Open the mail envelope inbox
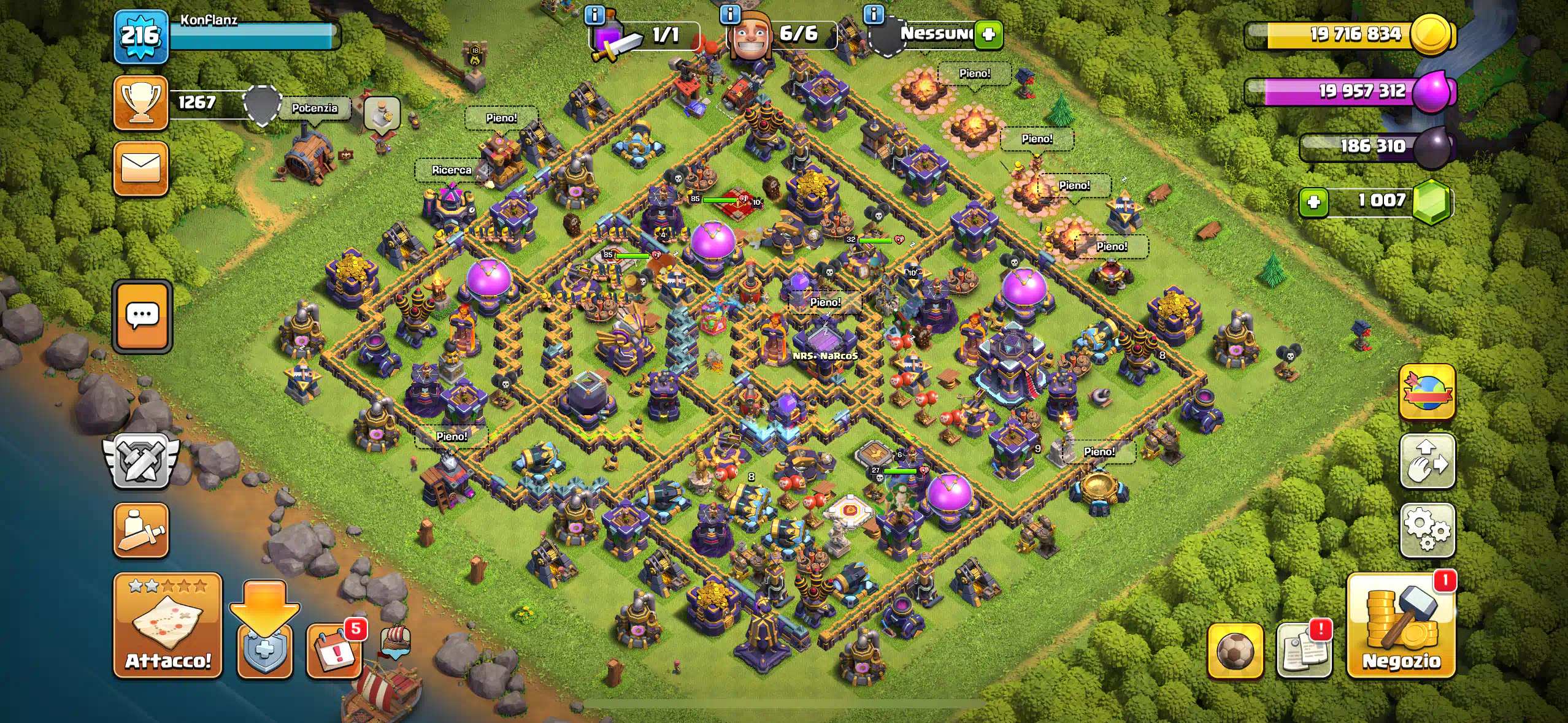The height and width of the screenshot is (723, 1568). click(x=140, y=169)
